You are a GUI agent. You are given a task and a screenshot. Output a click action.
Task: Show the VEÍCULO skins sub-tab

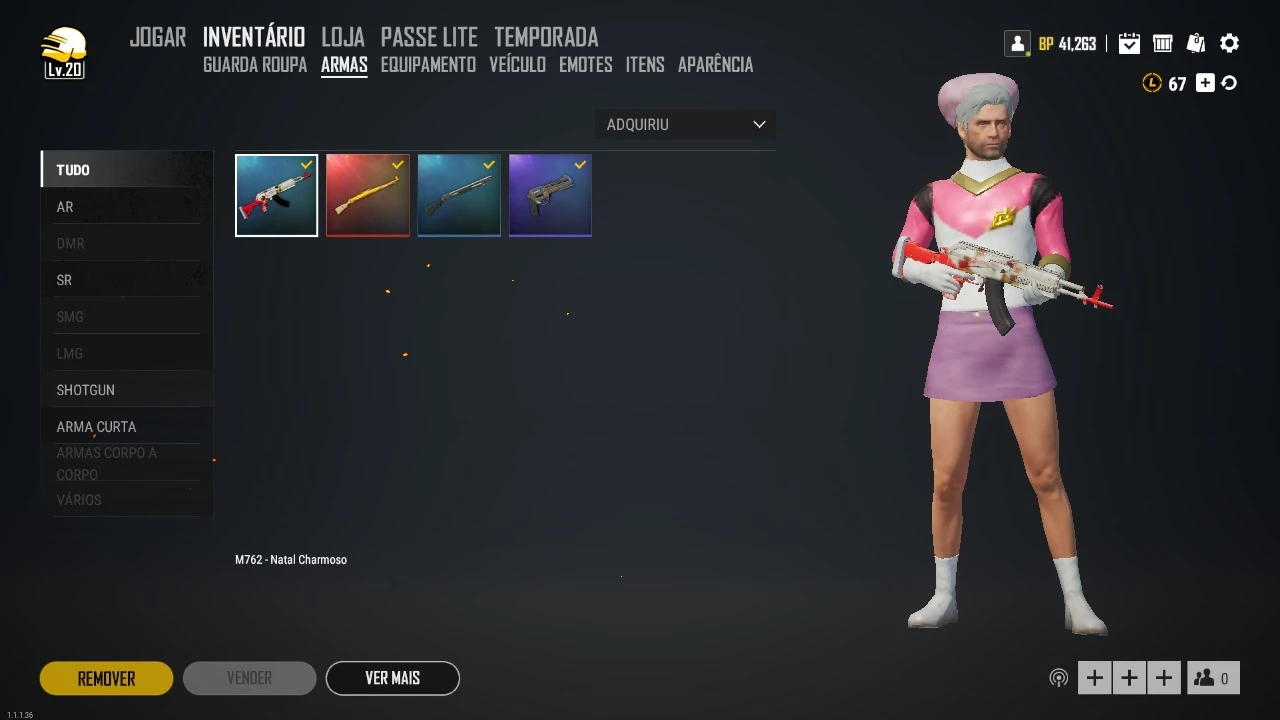(517, 65)
